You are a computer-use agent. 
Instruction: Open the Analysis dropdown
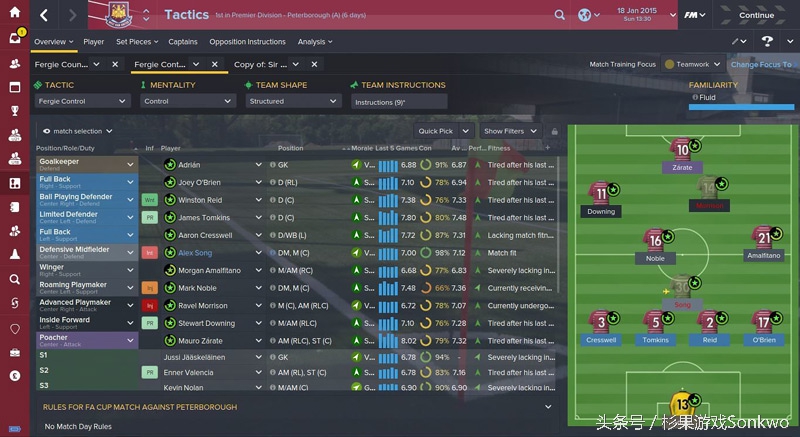[315, 42]
